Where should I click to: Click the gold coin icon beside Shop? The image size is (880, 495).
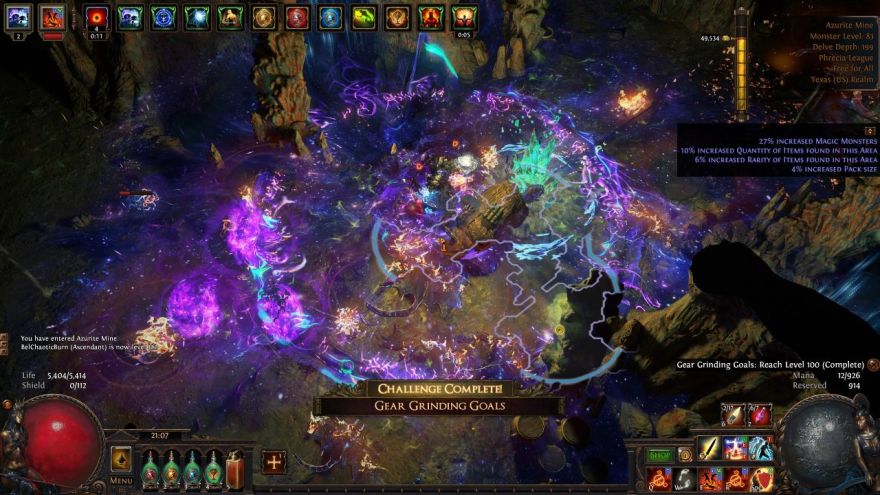[685, 455]
